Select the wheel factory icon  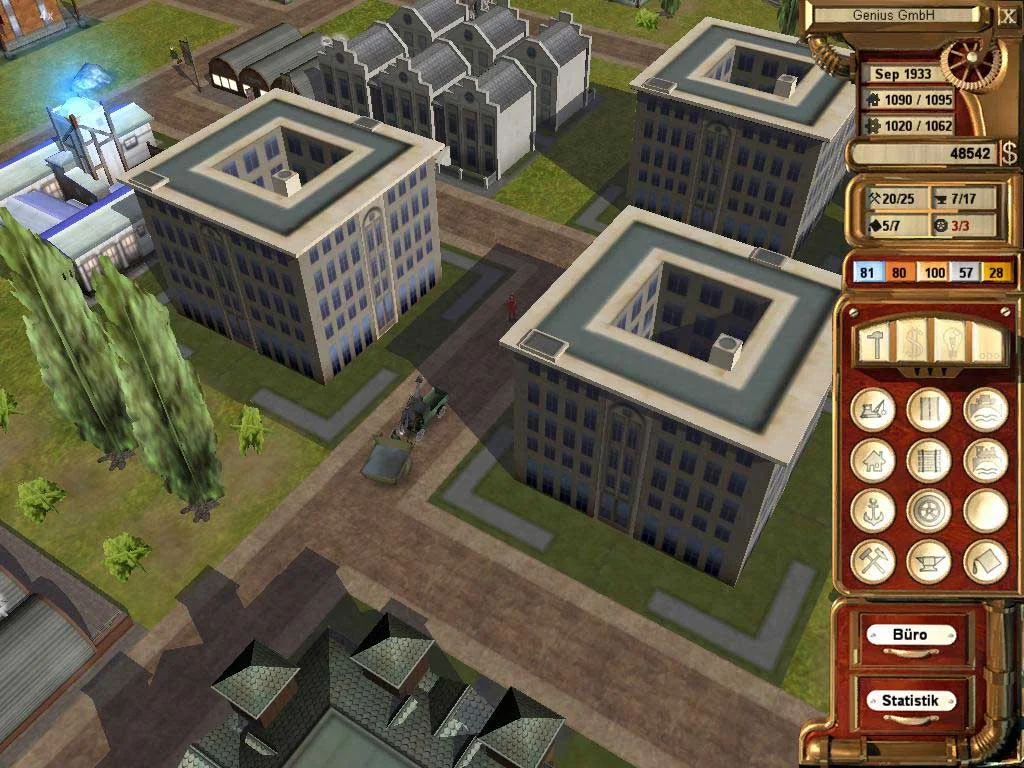tap(928, 511)
